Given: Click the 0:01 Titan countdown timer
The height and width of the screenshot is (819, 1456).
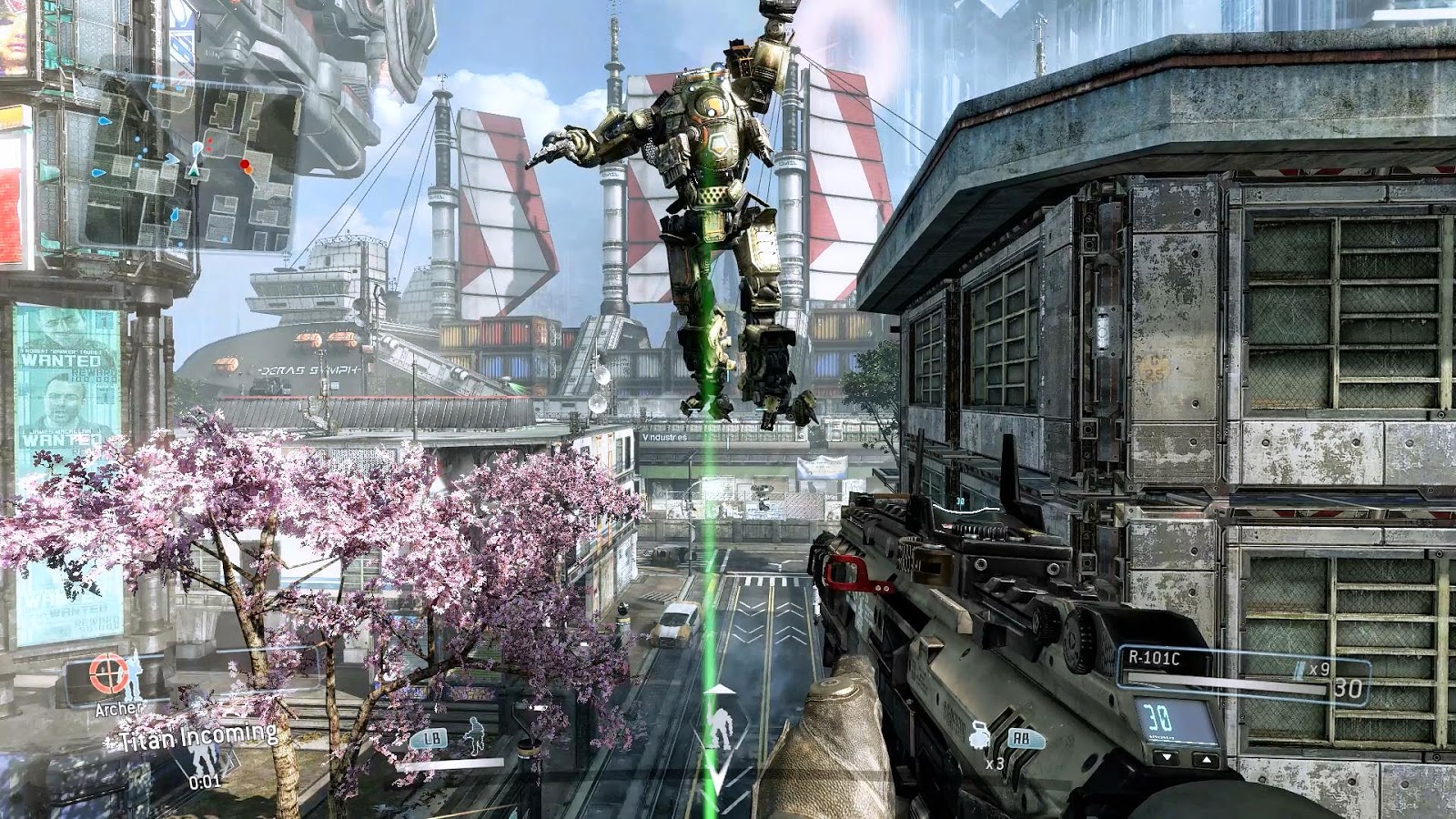Looking at the screenshot, I should pyautogui.click(x=206, y=781).
